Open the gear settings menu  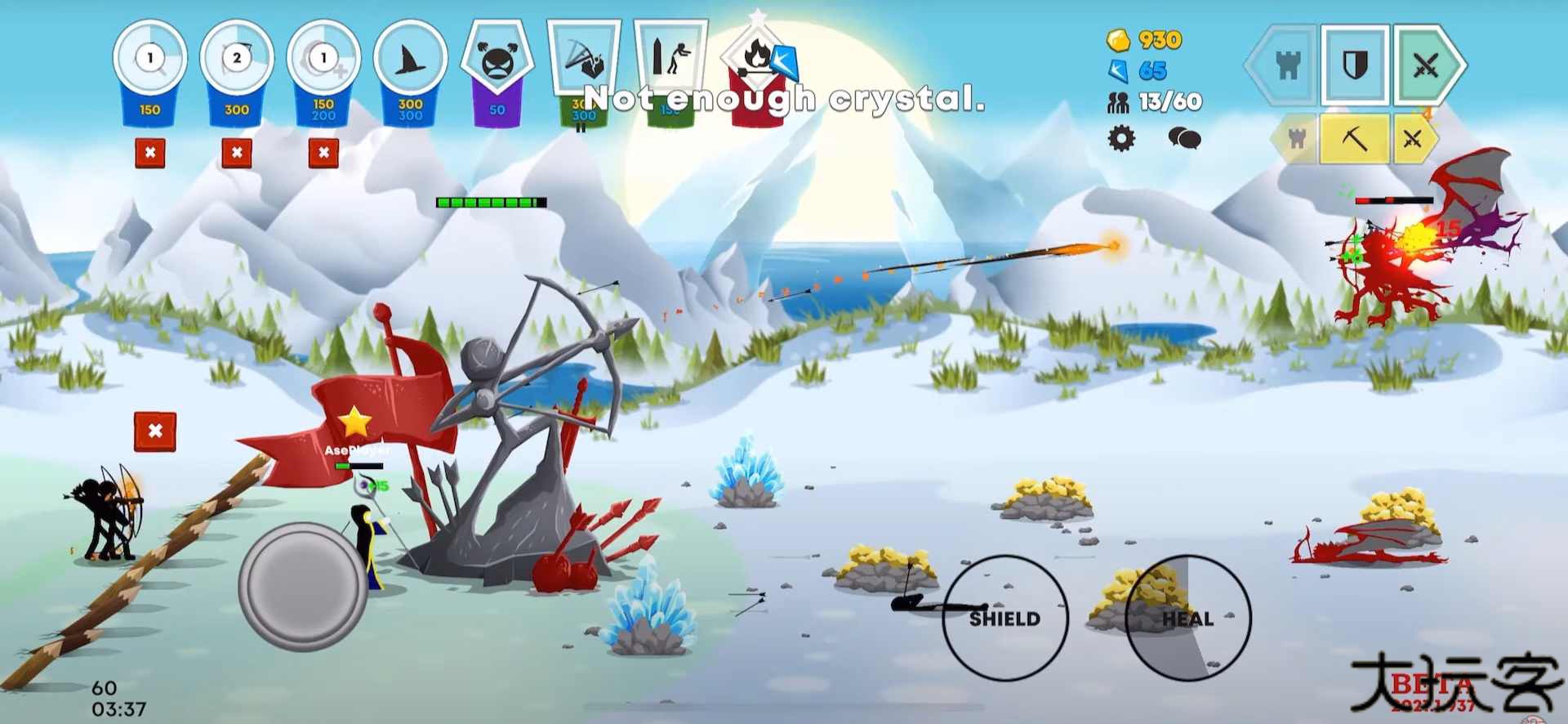coord(1121,138)
